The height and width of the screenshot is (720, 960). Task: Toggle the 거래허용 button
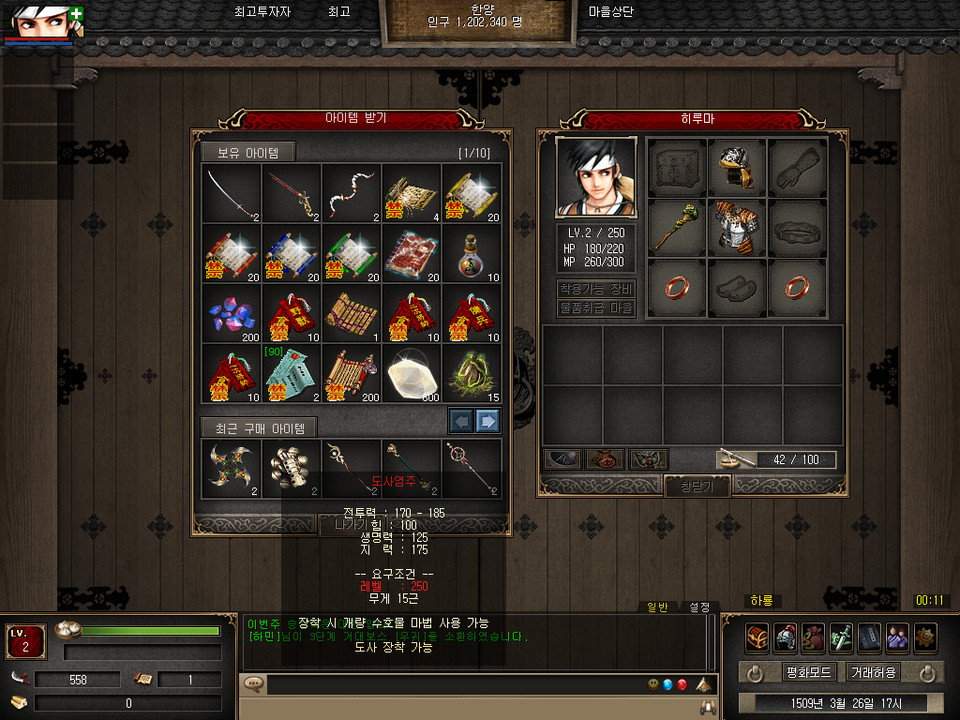point(872,672)
